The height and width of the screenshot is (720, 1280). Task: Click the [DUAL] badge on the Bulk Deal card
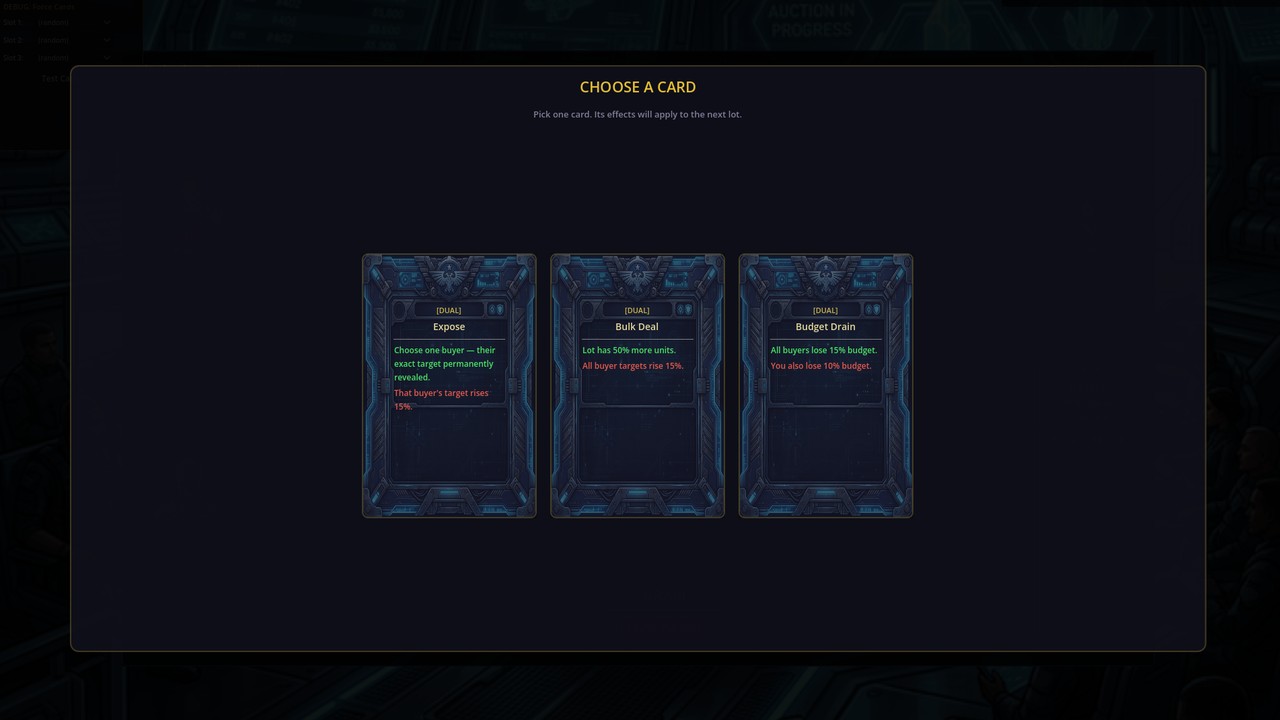[x=637, y=310]
